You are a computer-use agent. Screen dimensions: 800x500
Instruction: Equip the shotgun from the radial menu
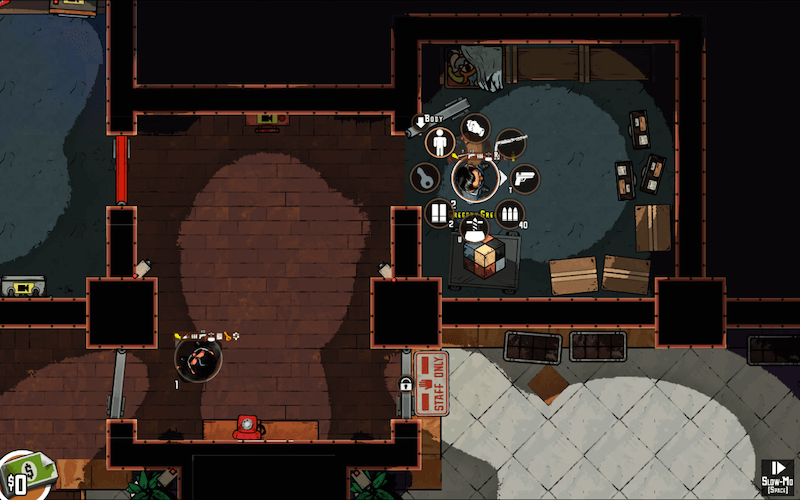(x=510, y=144)
